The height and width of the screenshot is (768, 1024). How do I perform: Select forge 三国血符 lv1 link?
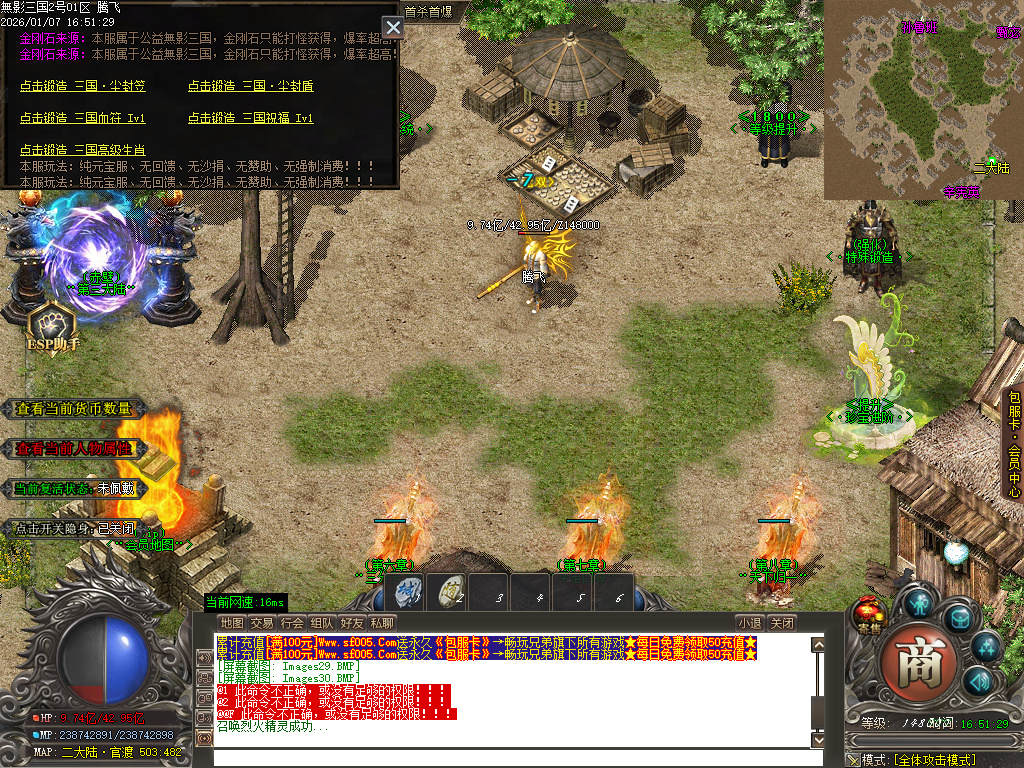[83, 118]
